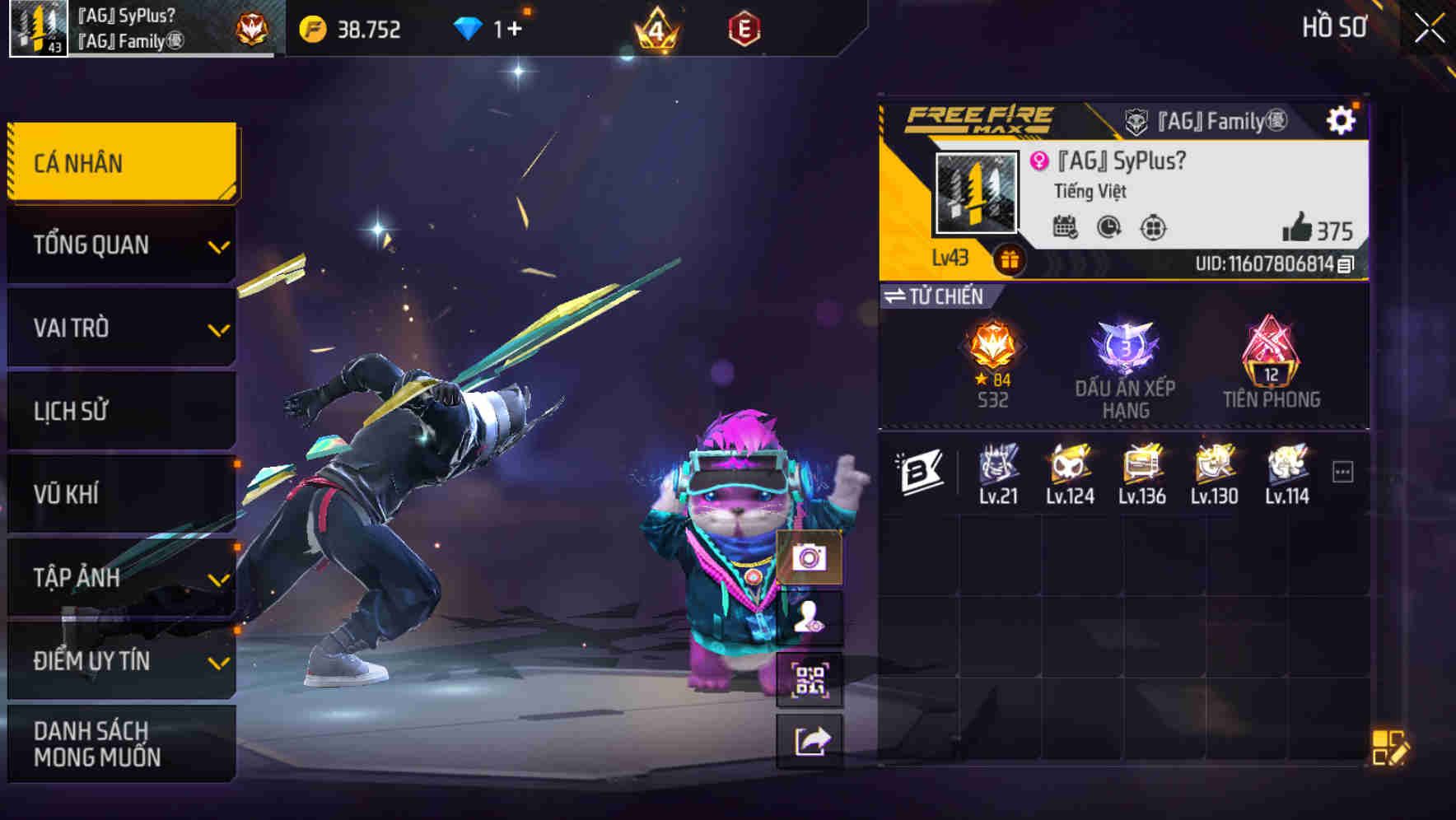Viewport: 1456px width, 820px height.
Task: Expand the Vai Trò section
Action: click(121, 328)
